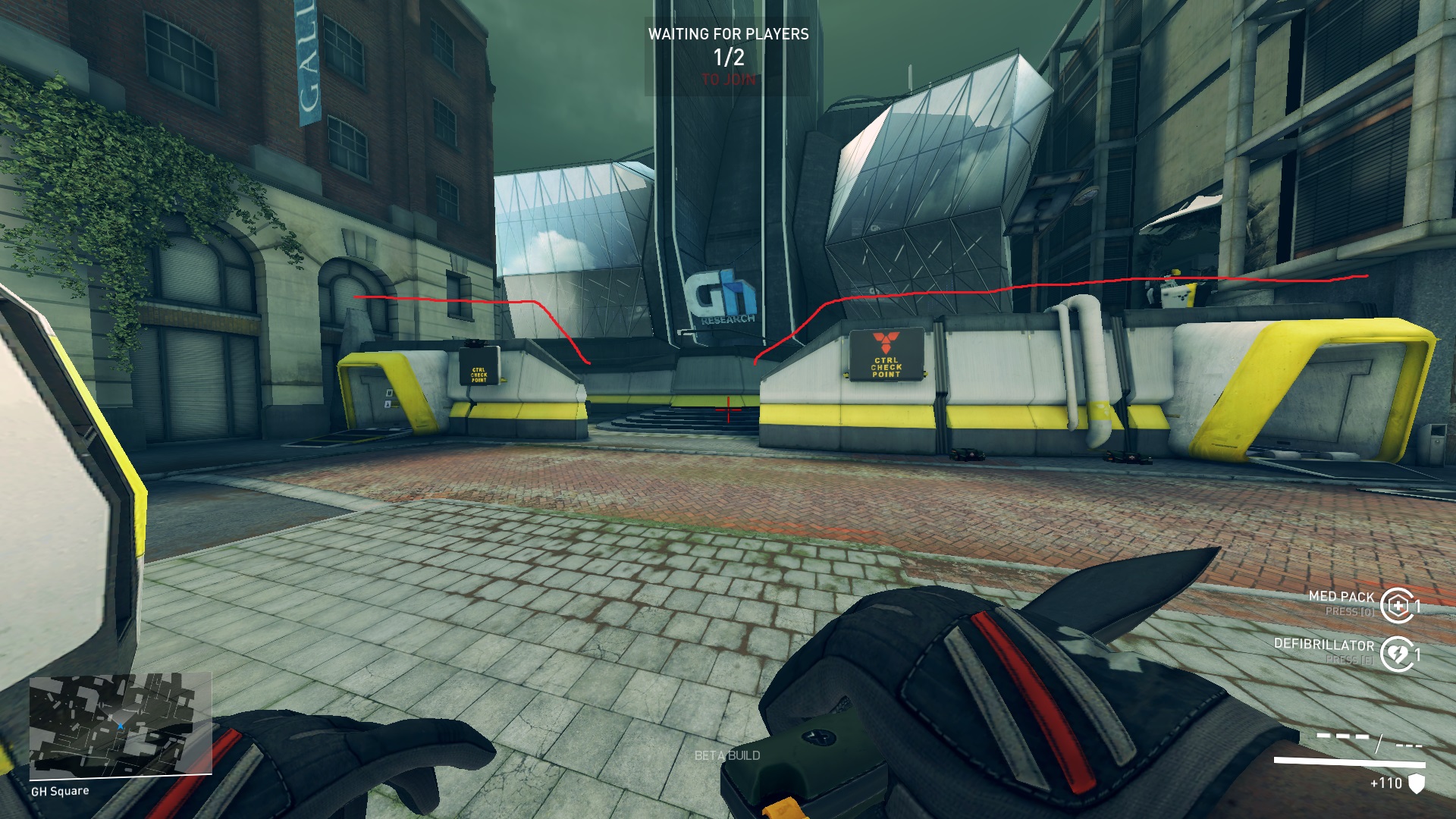Select the Med Pack ability icon
Viewport: 1456px width, 819px height.
coord(1397,605)
